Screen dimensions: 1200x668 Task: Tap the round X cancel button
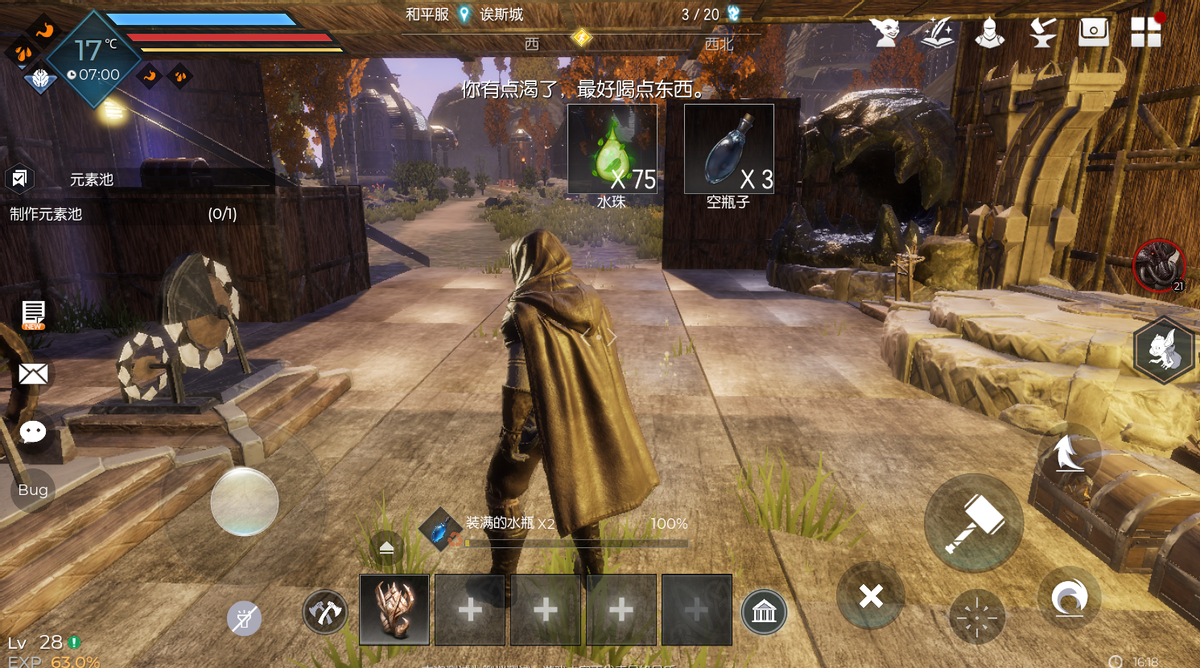click(x=871, y=597)
